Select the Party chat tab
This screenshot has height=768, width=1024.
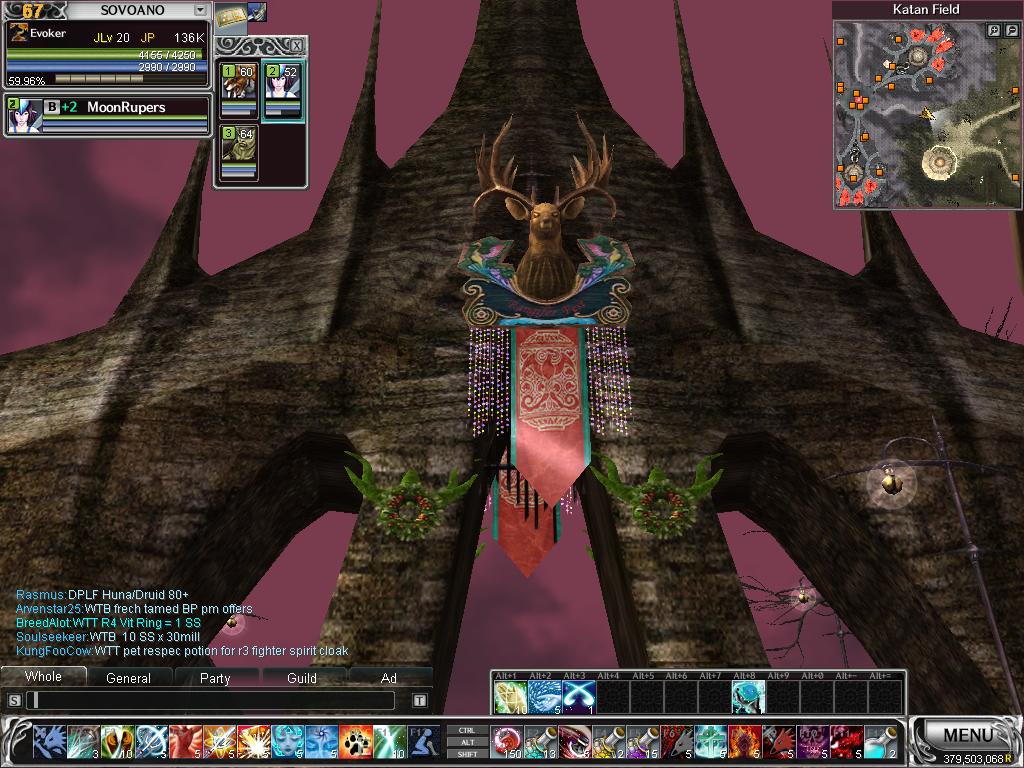coord(215,678)
